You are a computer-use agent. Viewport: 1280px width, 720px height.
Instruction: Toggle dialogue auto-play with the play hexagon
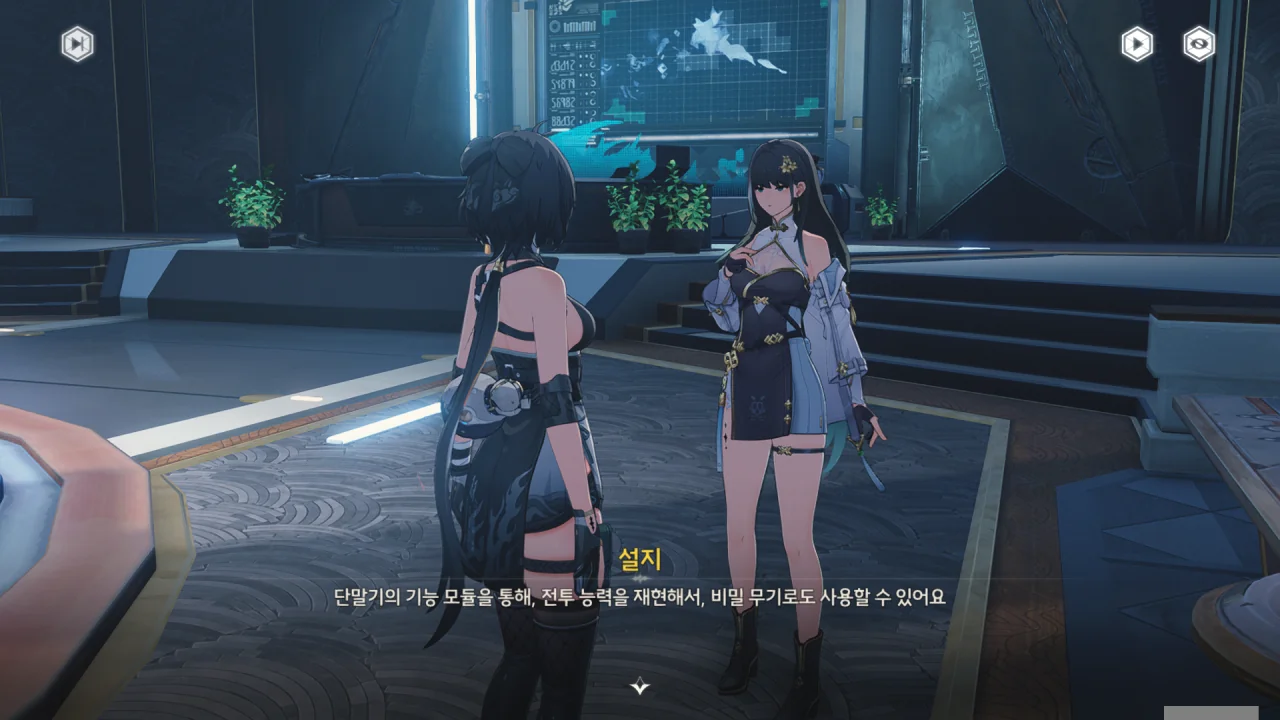pyautogui.click(x=1136, y=44)
